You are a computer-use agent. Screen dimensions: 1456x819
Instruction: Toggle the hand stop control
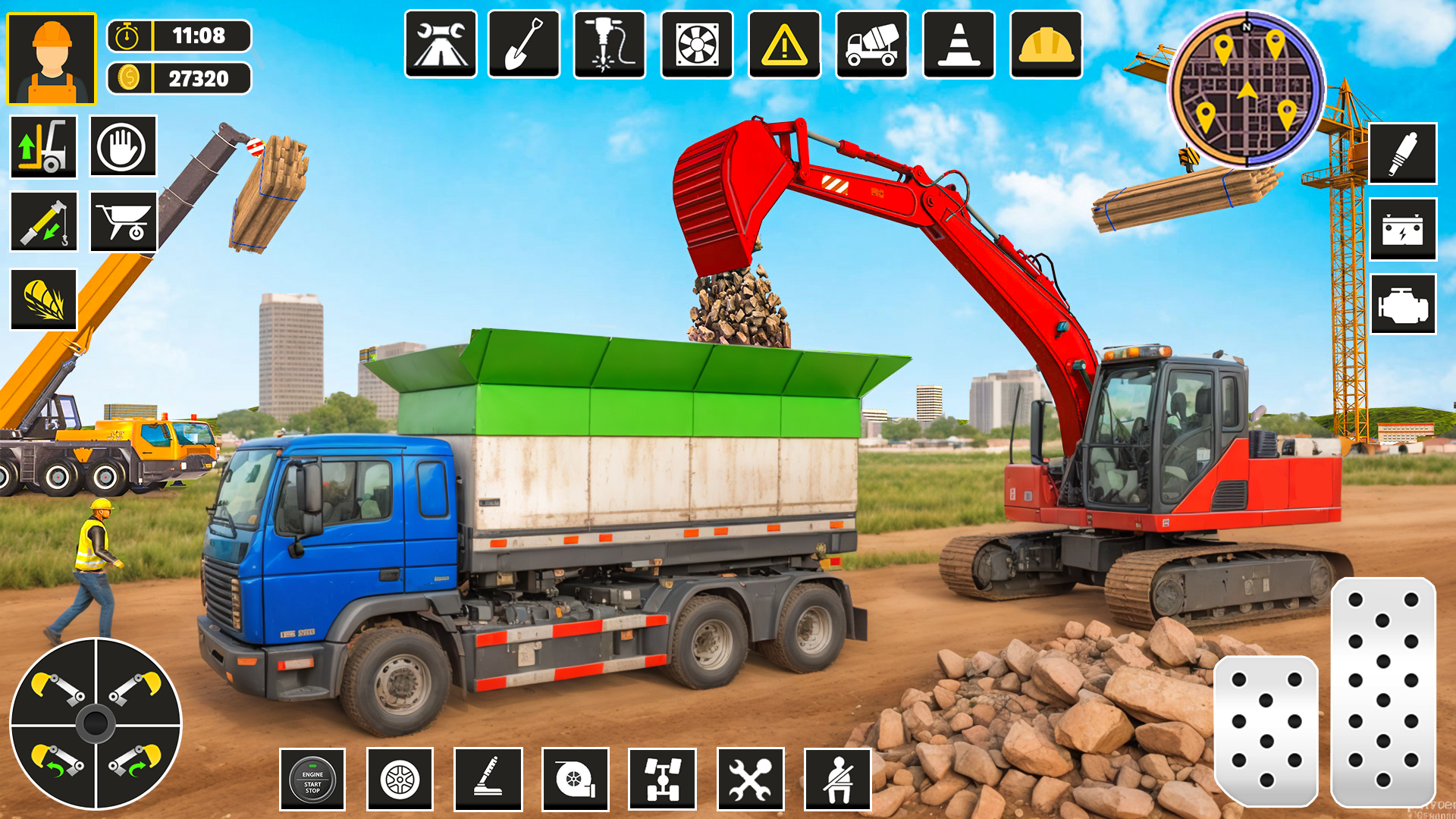[123, 146]
